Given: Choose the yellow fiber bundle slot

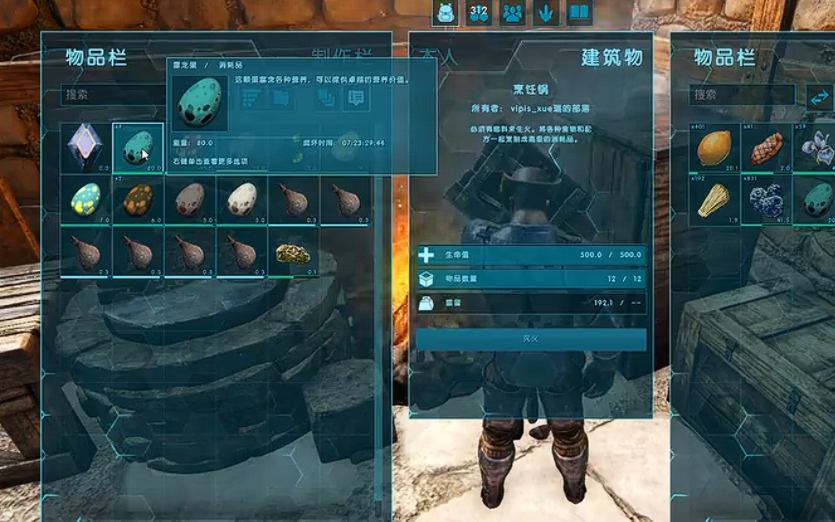Looking at the screenshot, I should point(715,200).
